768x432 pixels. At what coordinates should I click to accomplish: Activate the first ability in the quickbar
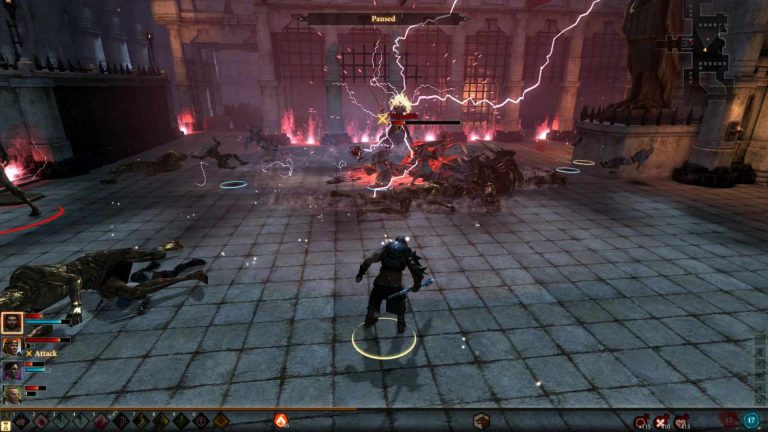tap(20, 421)
